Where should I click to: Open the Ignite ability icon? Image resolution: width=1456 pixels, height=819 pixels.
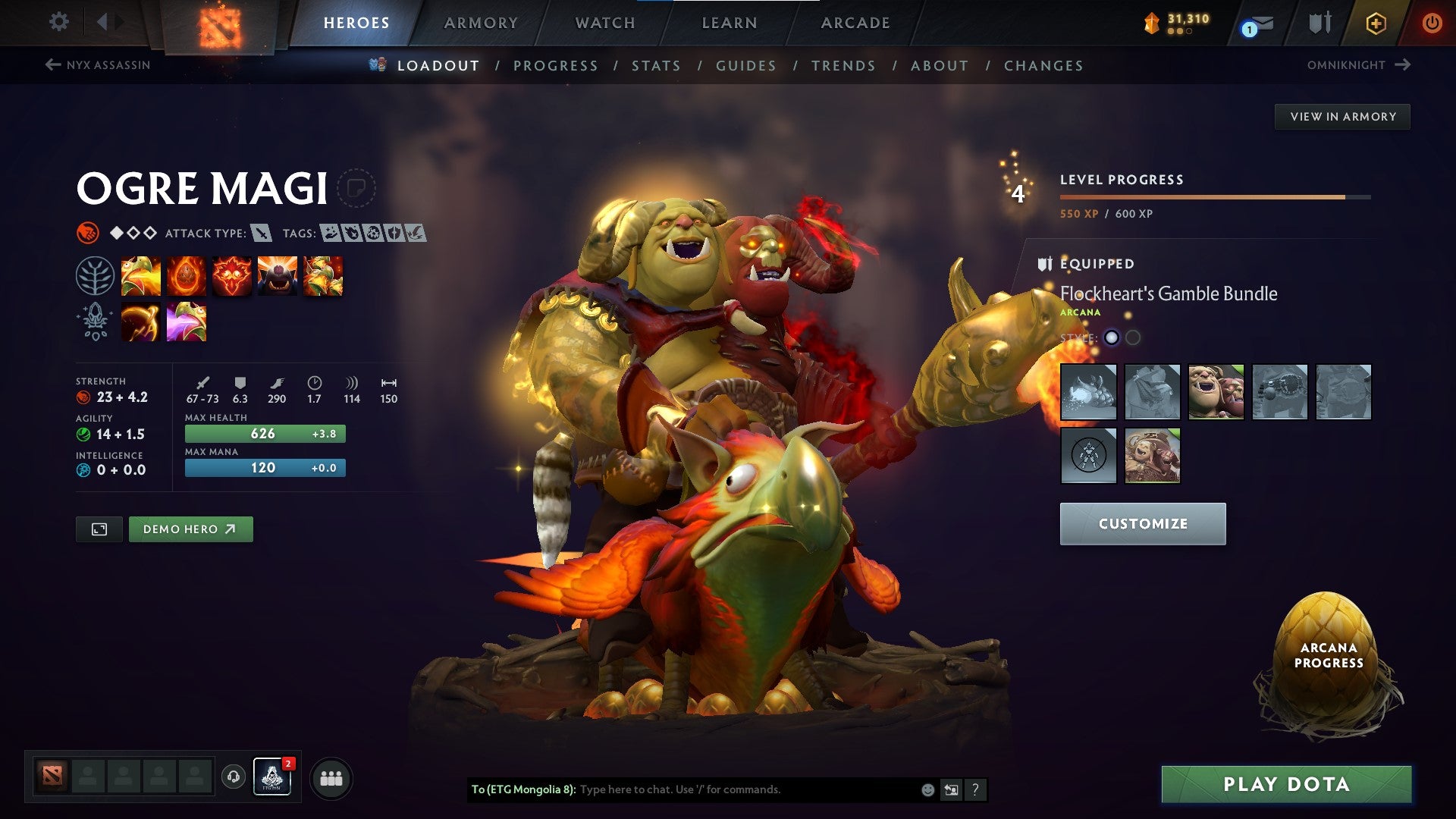pyautogui.click(x=187, y=276)
